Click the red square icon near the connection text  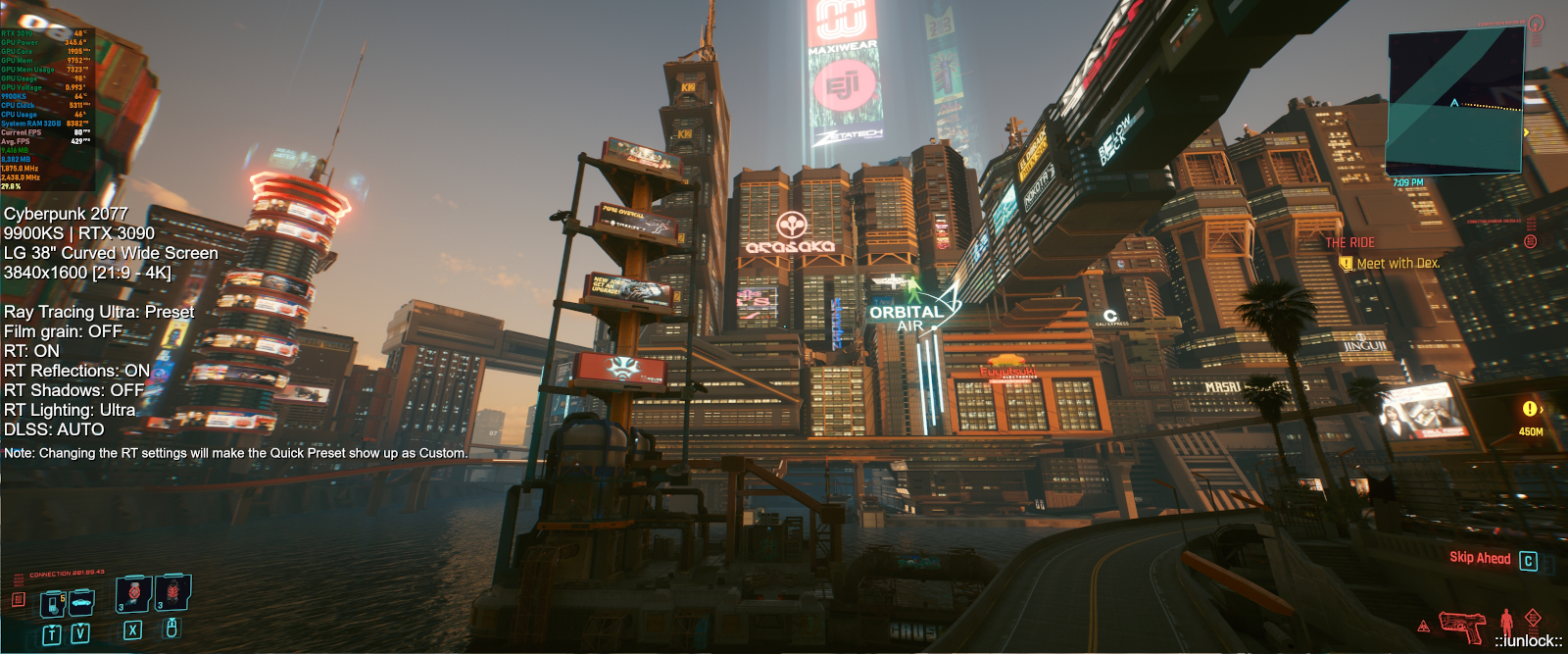18,599
